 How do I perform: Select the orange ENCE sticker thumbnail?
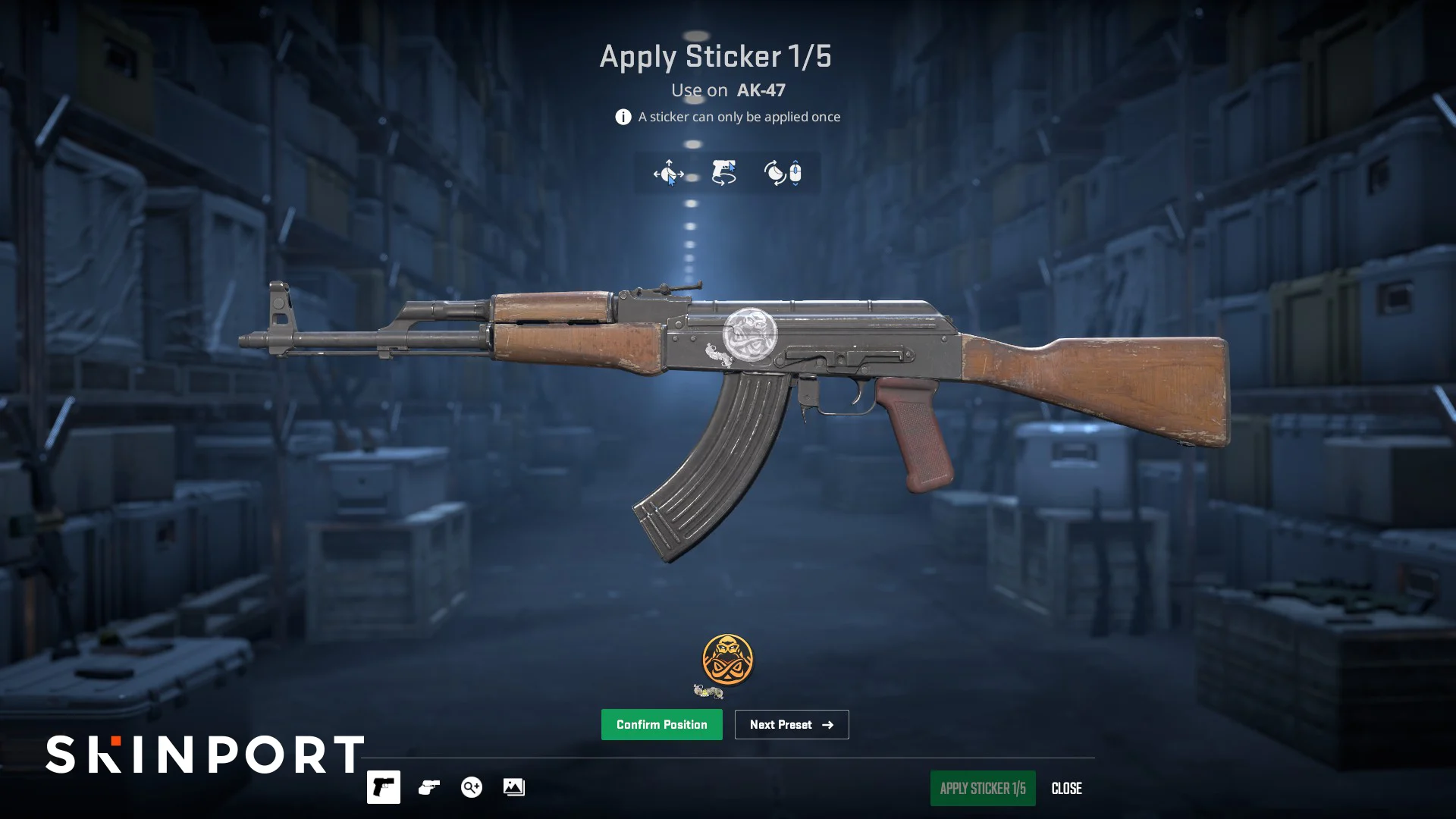pos(727,659)
